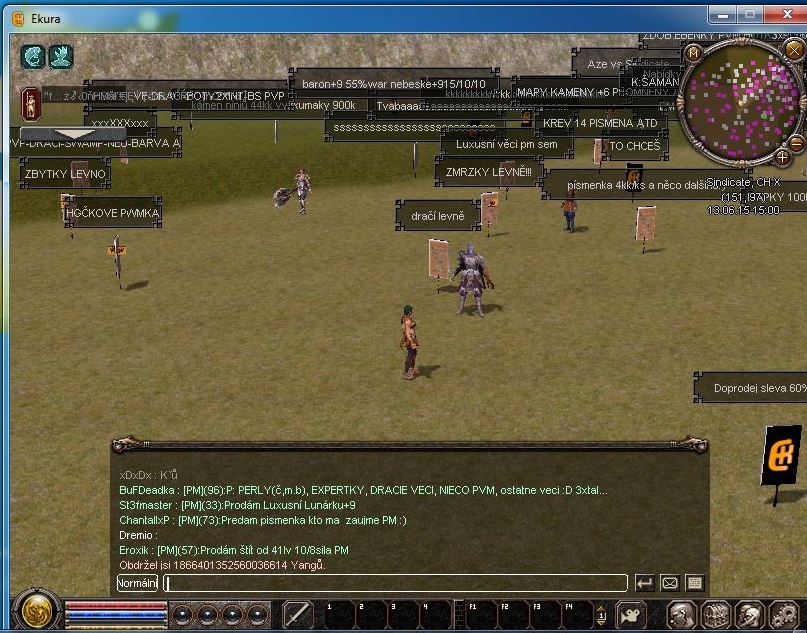The image size is (807, 633).
Task: Open the chat log button beside the envelope
Action: (x=695, y=583)
